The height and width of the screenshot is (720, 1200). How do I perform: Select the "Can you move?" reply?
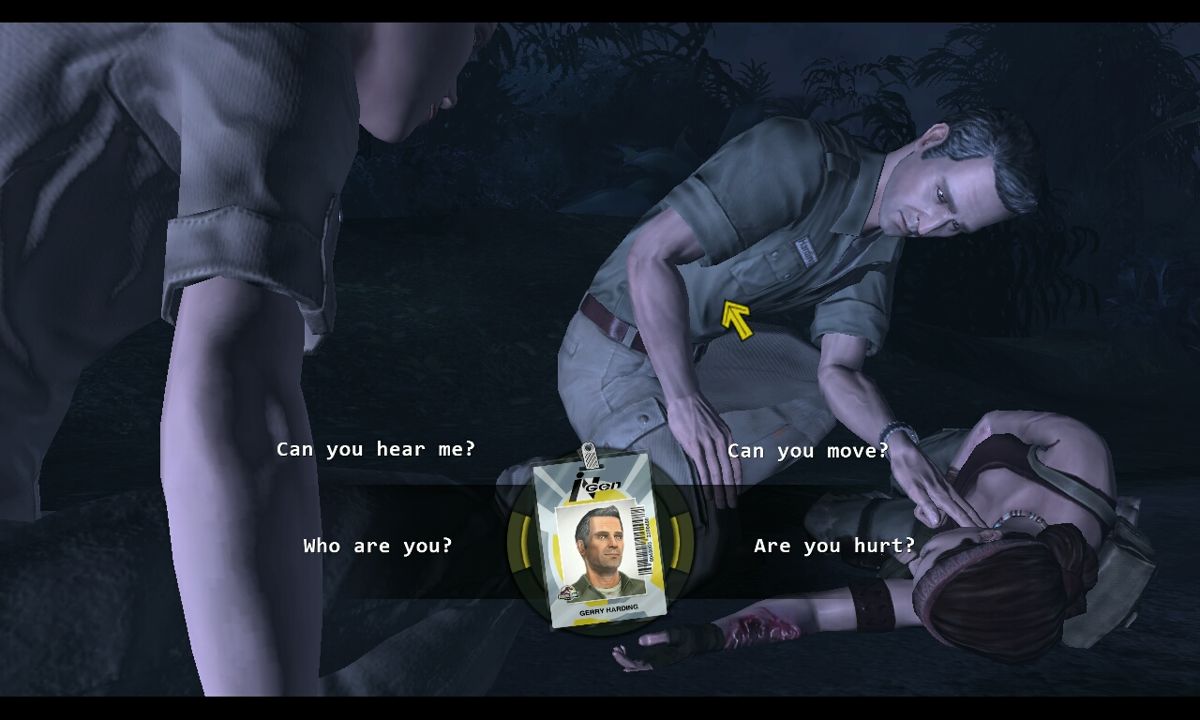(x=807, y=451)
